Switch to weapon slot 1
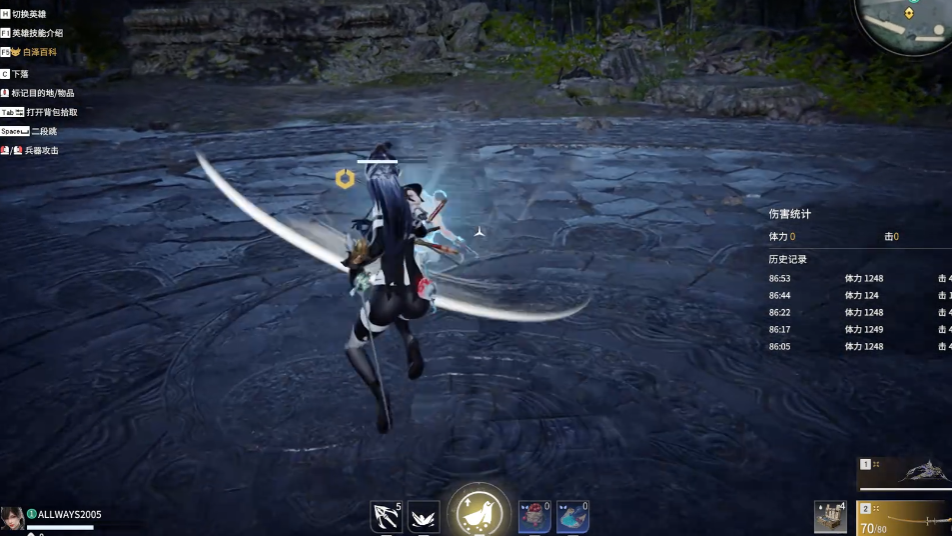This screenshot has height=536, width=952. coord(905,474)
